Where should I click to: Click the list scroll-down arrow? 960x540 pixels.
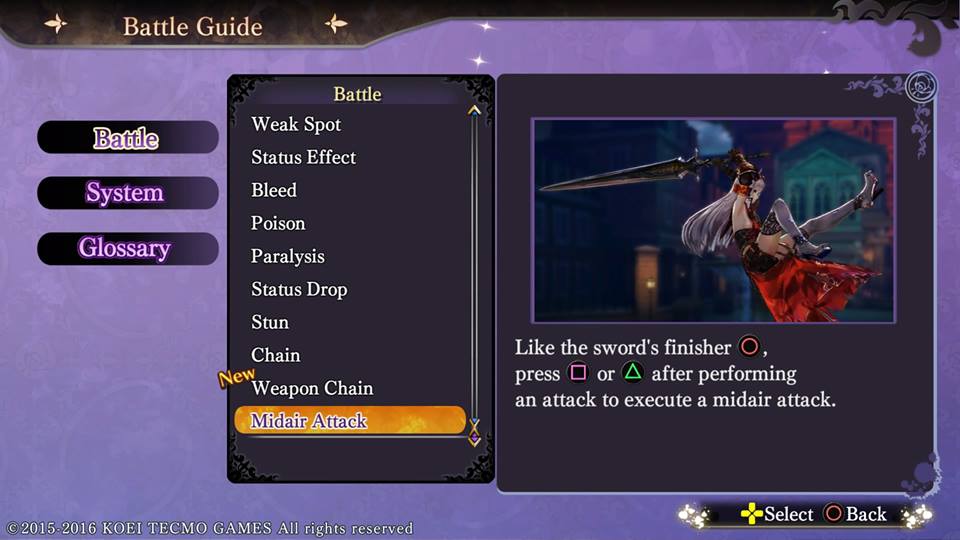(x=474, y=425)
